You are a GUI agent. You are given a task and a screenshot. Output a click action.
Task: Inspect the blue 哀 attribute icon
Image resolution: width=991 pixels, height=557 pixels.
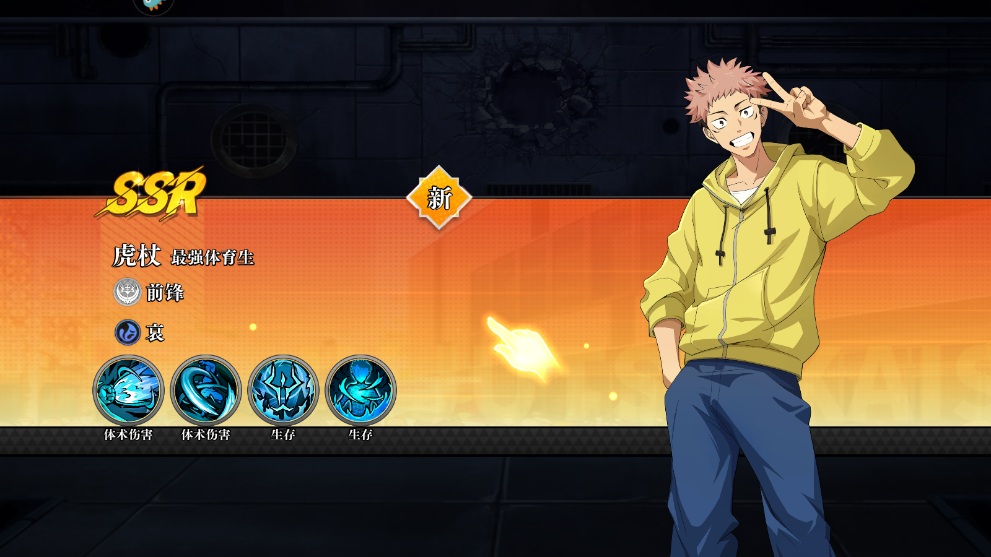click(127, 332)
